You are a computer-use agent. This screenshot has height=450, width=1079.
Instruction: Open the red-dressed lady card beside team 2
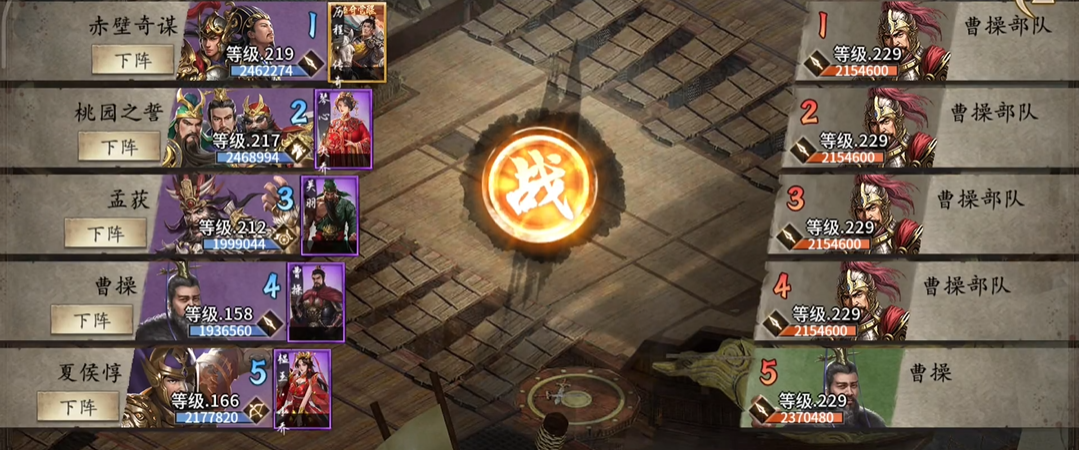(343, 128)
